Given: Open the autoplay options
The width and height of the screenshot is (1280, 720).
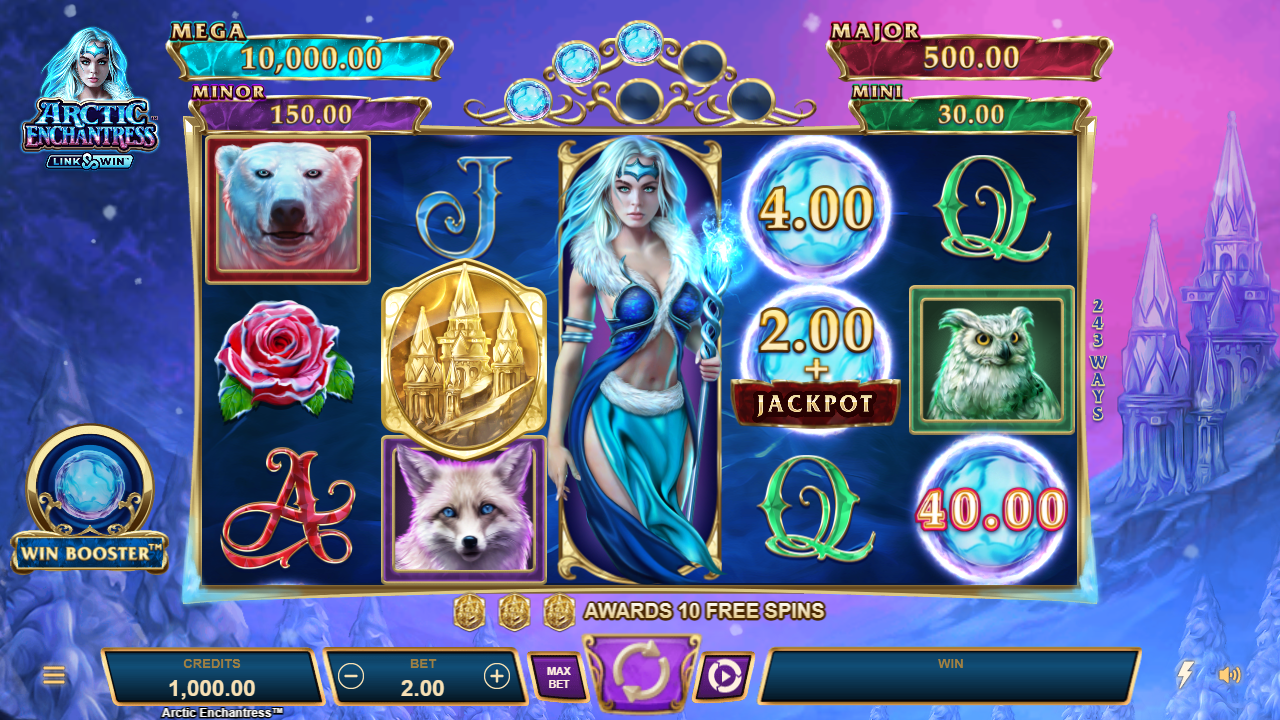Looking at the screenshot, I should [x=723, y=677].
